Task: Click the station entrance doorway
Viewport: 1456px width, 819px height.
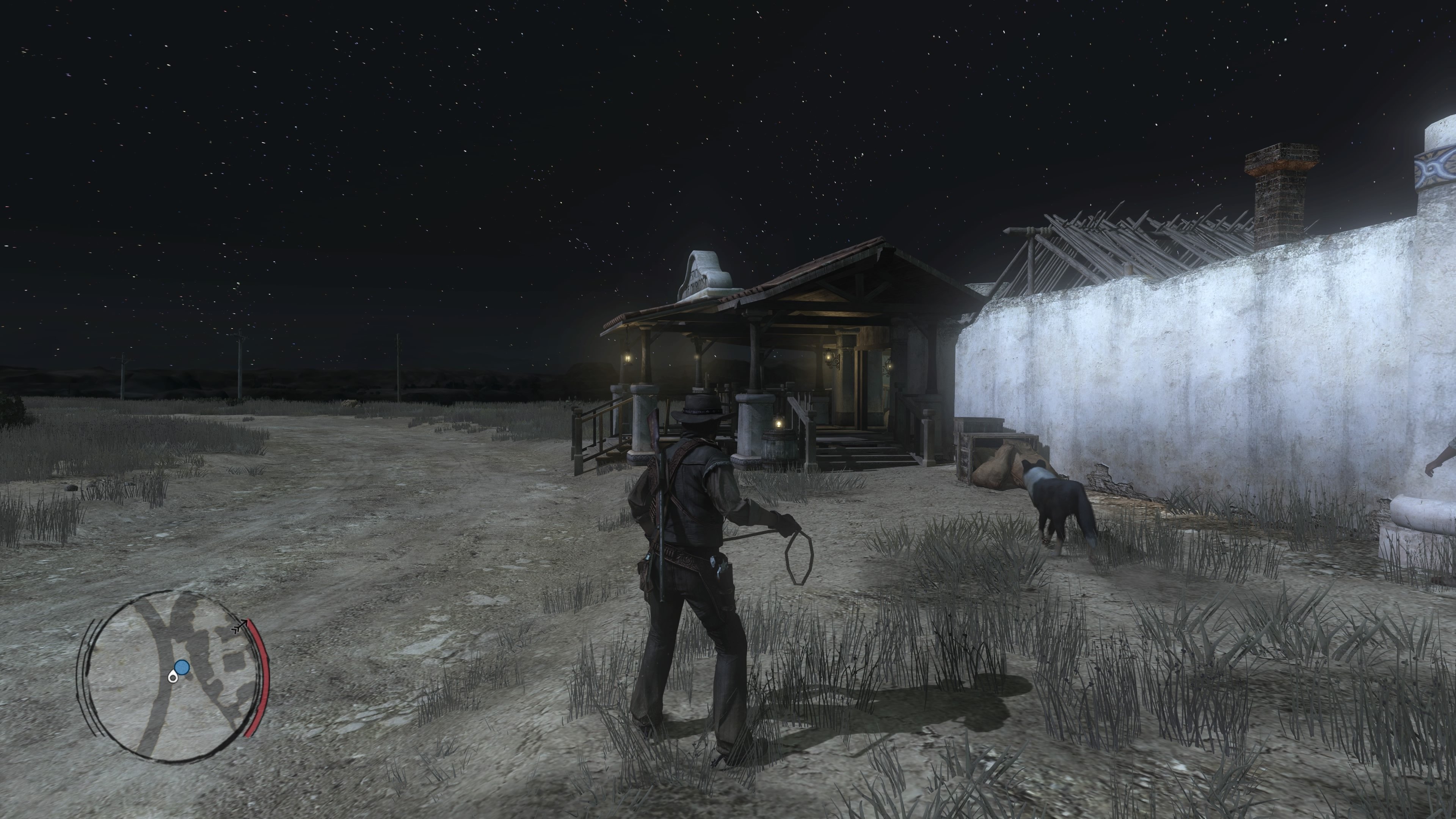Action: click(x=871, y=390)
